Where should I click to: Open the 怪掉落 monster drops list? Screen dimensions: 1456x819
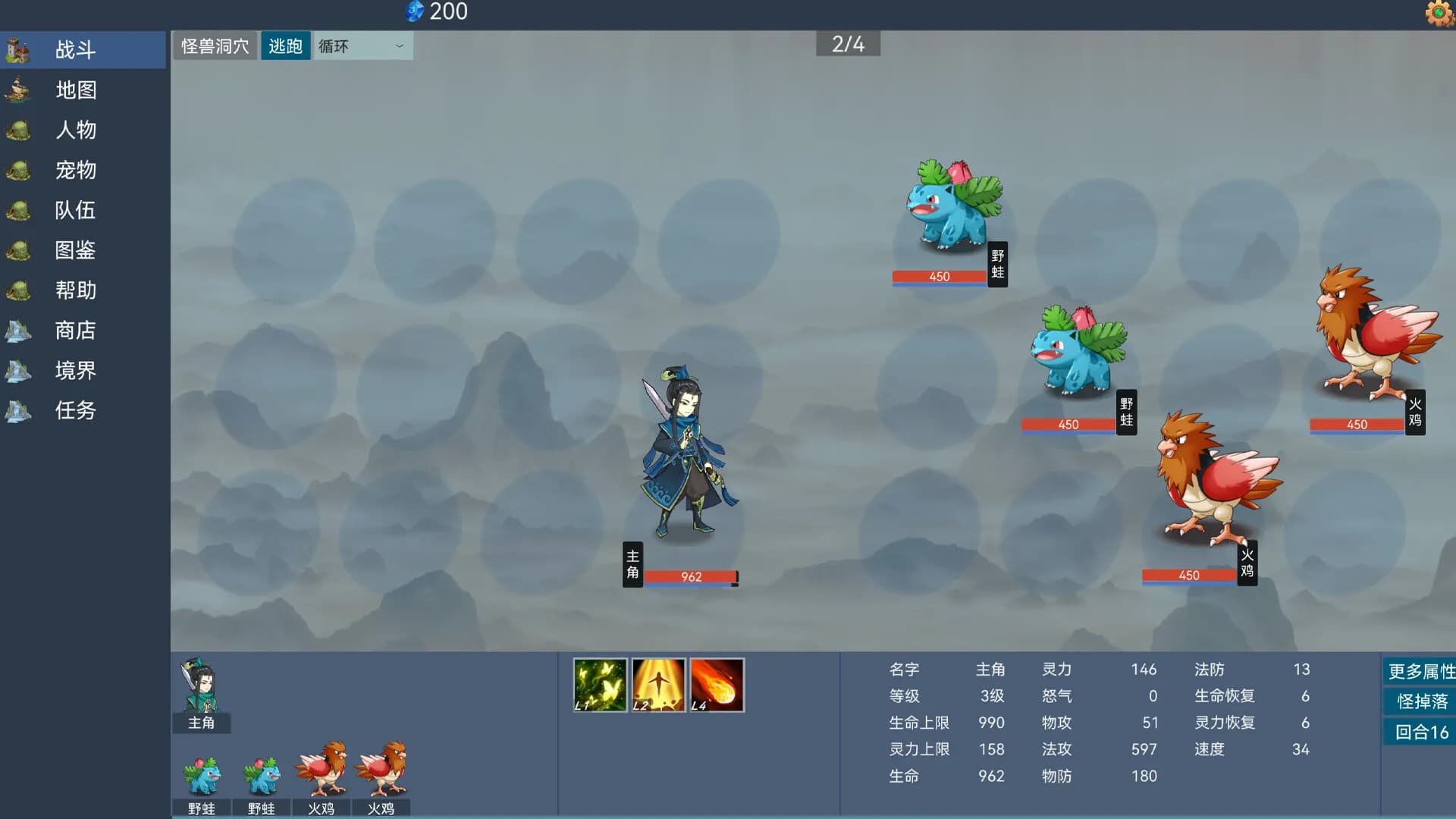click(x=1420, y=701)
